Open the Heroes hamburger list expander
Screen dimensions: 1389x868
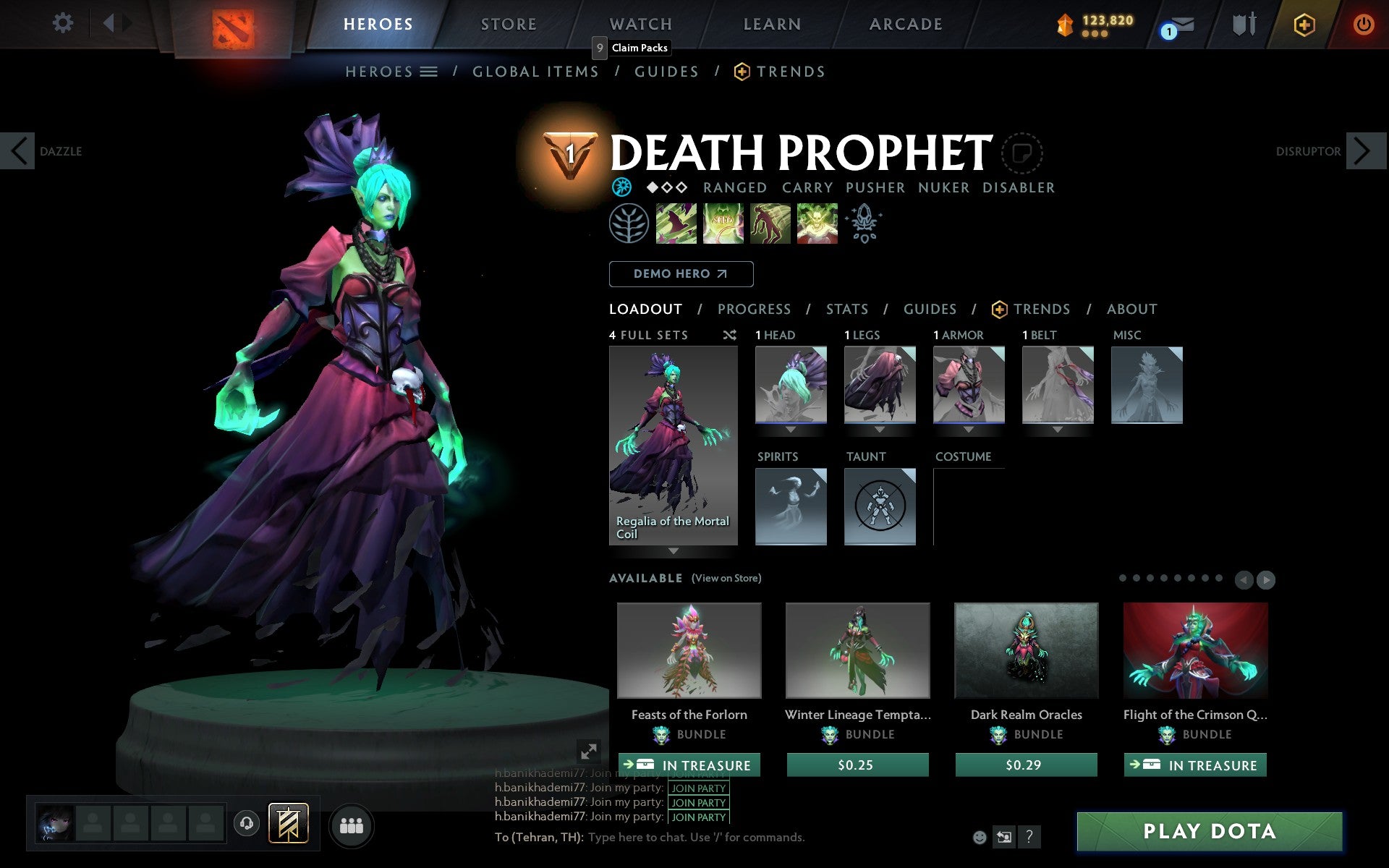(x=429, y=71)
